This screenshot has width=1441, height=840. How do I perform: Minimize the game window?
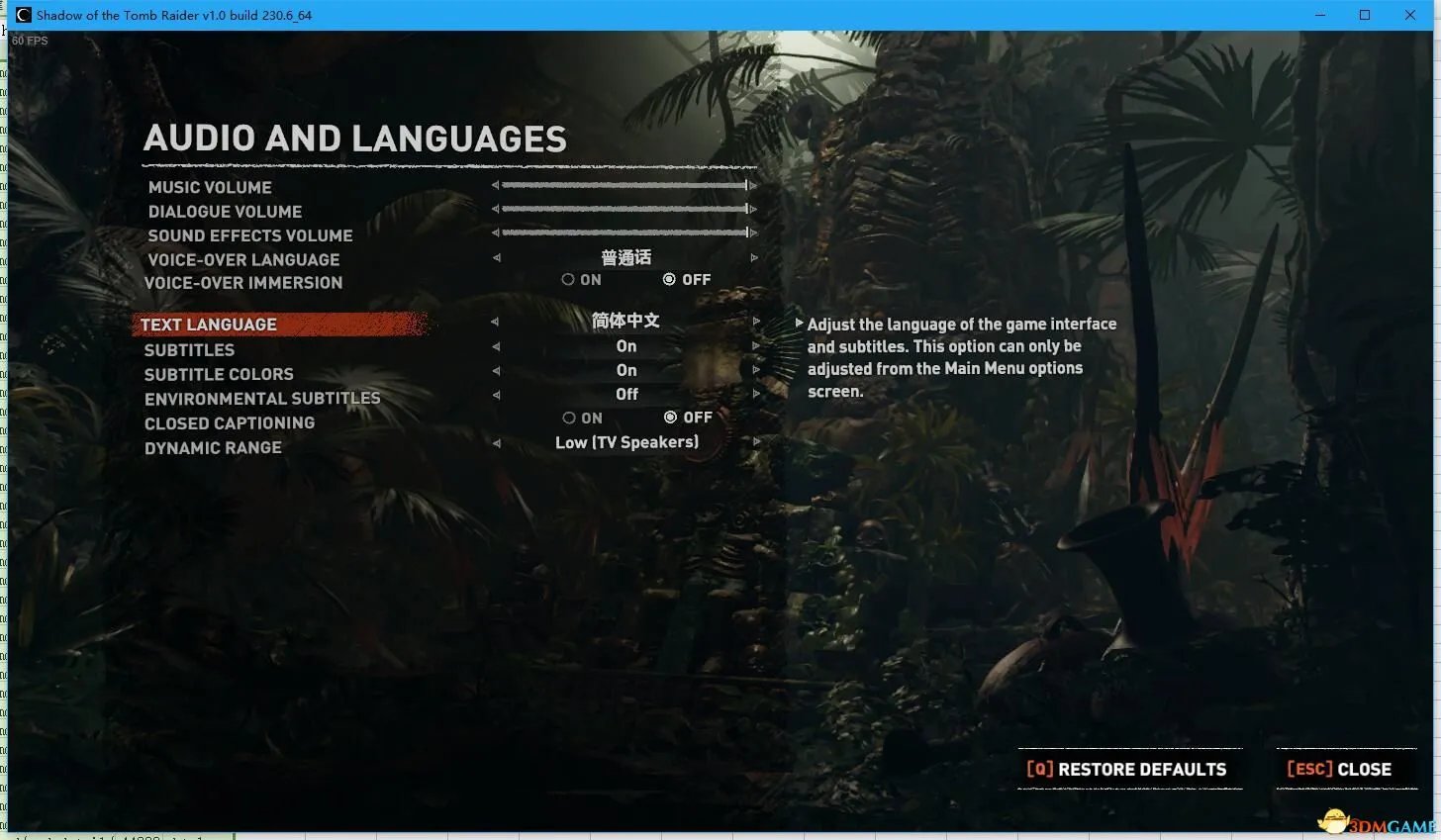[x=1320, y=15]
